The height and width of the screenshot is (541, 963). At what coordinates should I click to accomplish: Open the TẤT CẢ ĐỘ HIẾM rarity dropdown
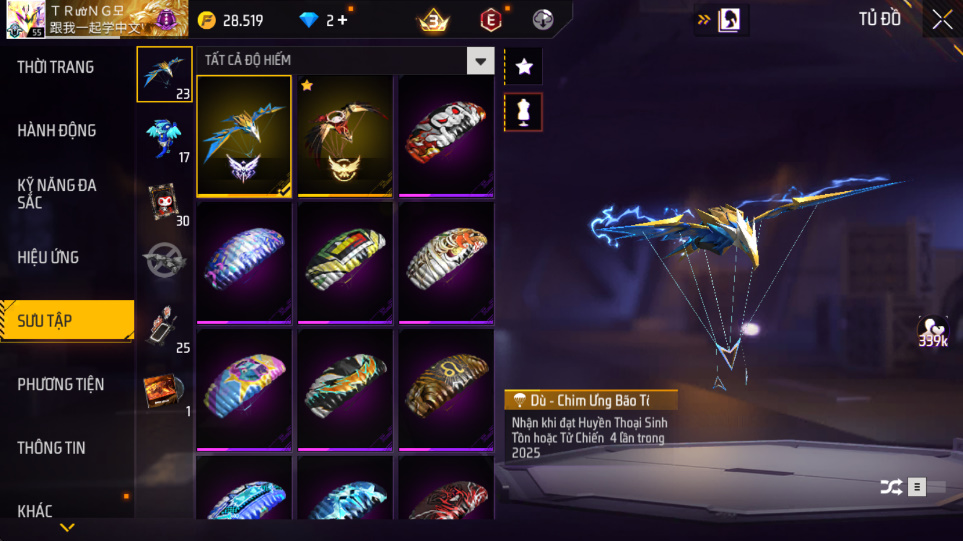pyautogui.click(x=481, y=61)
